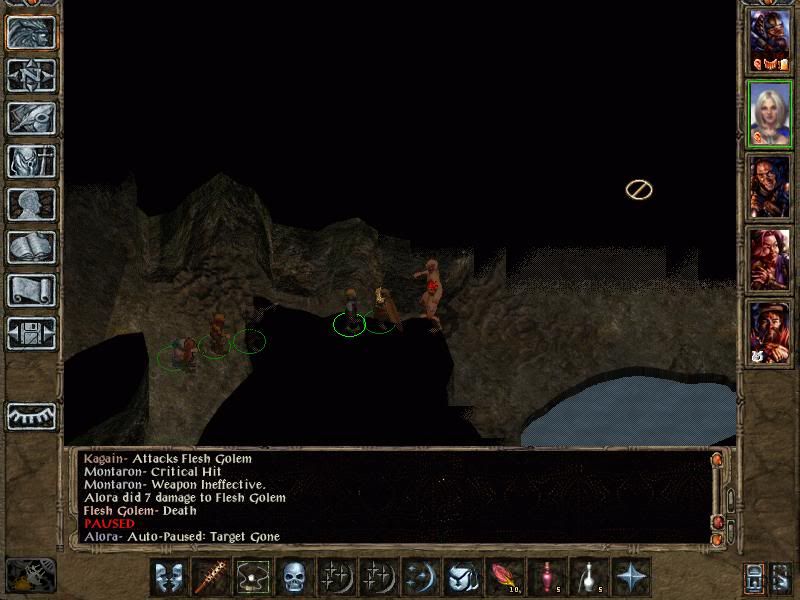This screenshot has height=600, width=800.
Task: Open the area map
Action: [x=31, y=74]
